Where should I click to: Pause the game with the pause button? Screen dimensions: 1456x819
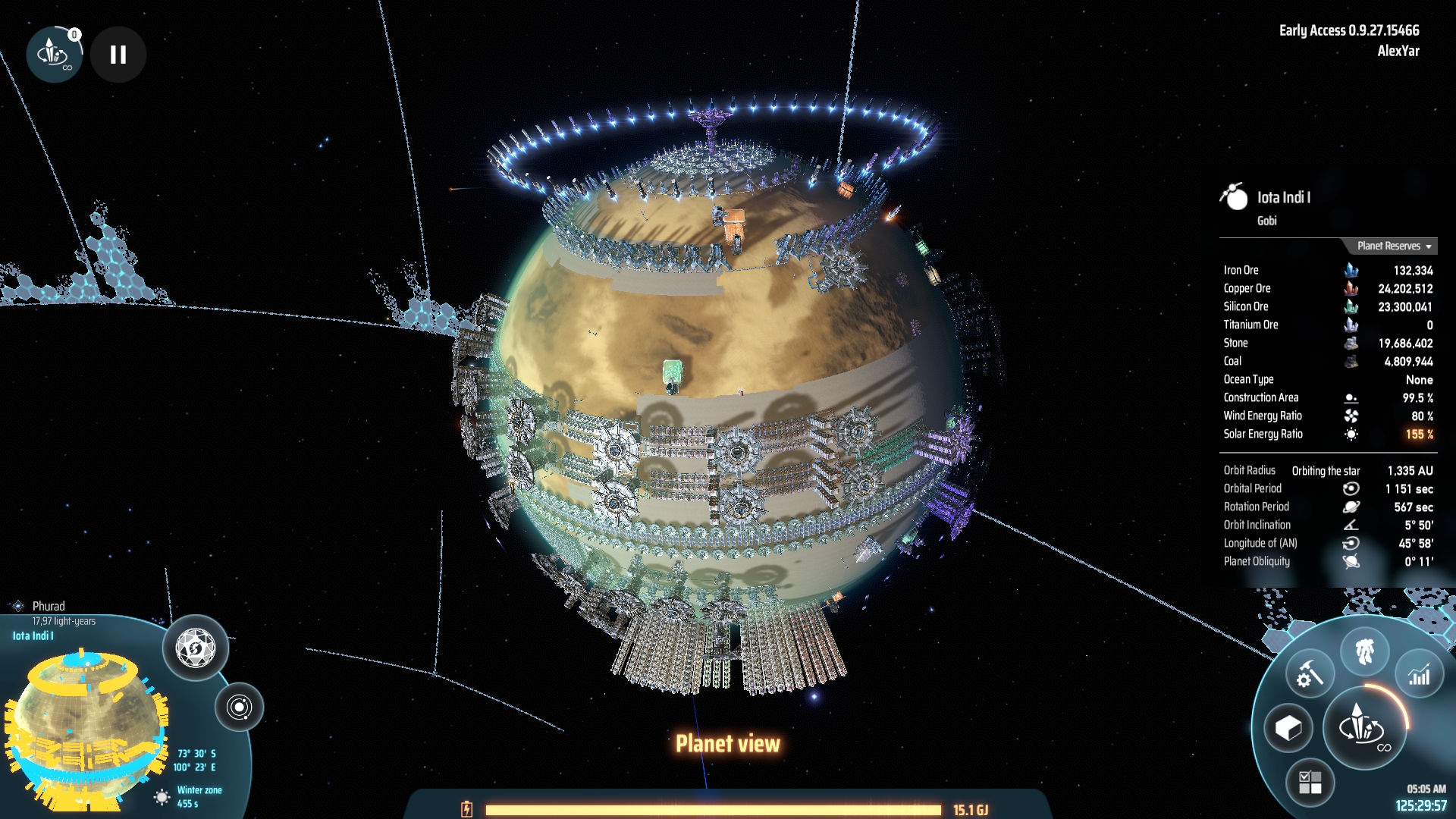[x=118, y=55]
